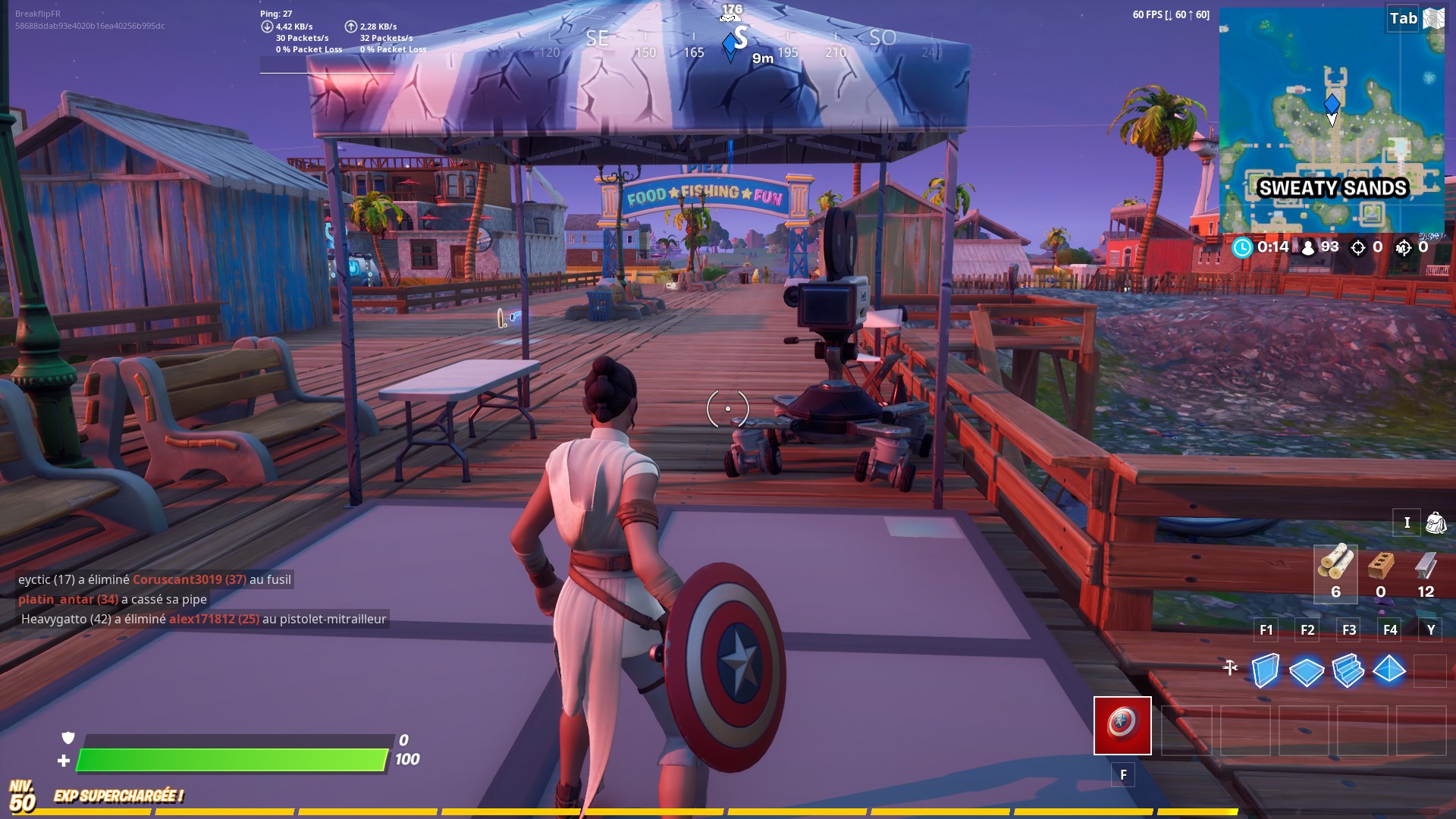Select the Captain America shield slot
This screenshot has width=1456, height=819.
[1122, 725]
